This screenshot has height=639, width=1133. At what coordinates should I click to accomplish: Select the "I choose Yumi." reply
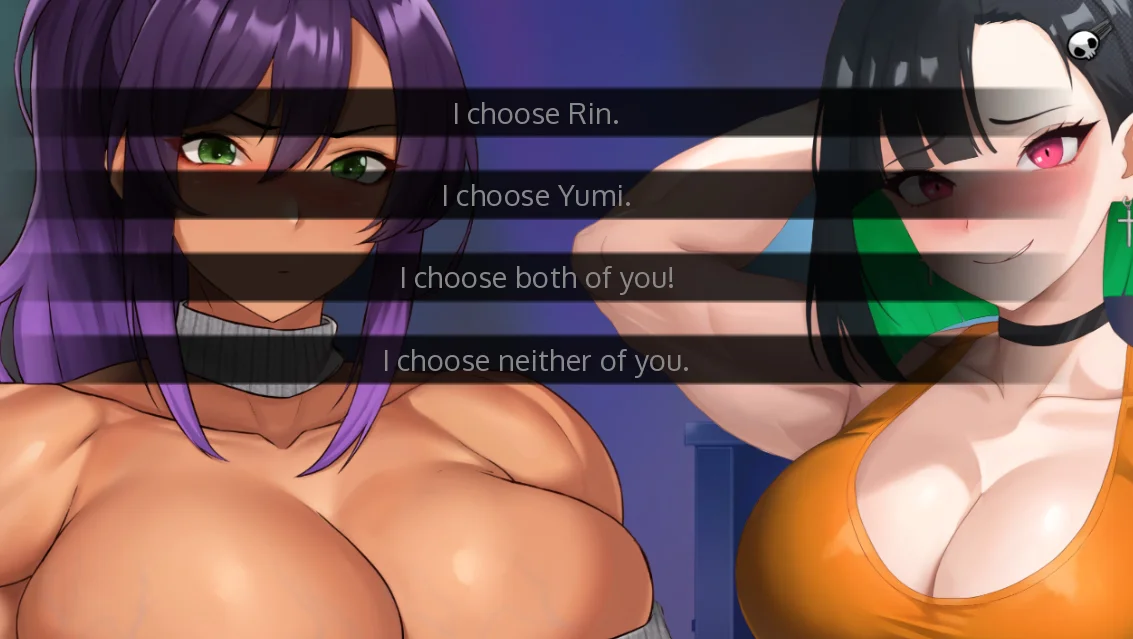click(x=536, y=196)
